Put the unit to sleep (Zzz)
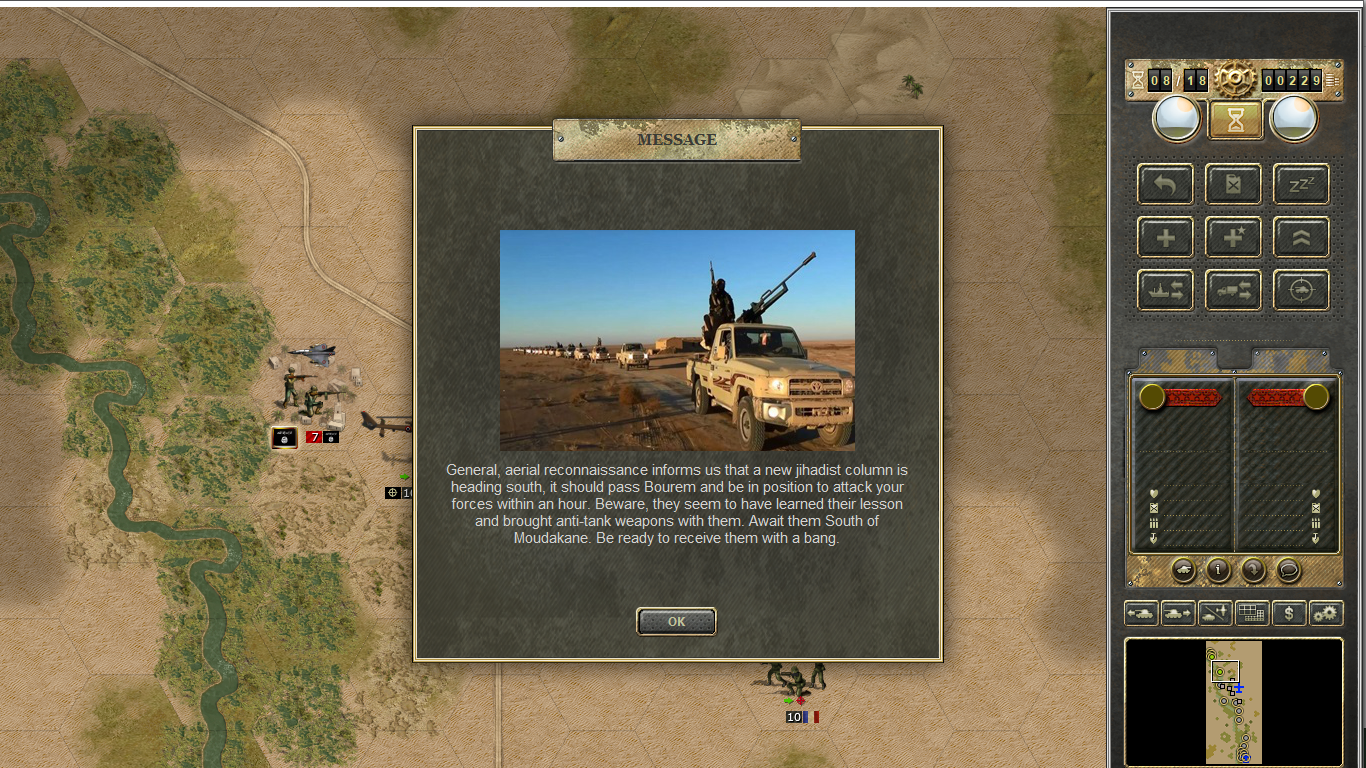 pos(1301,184)
